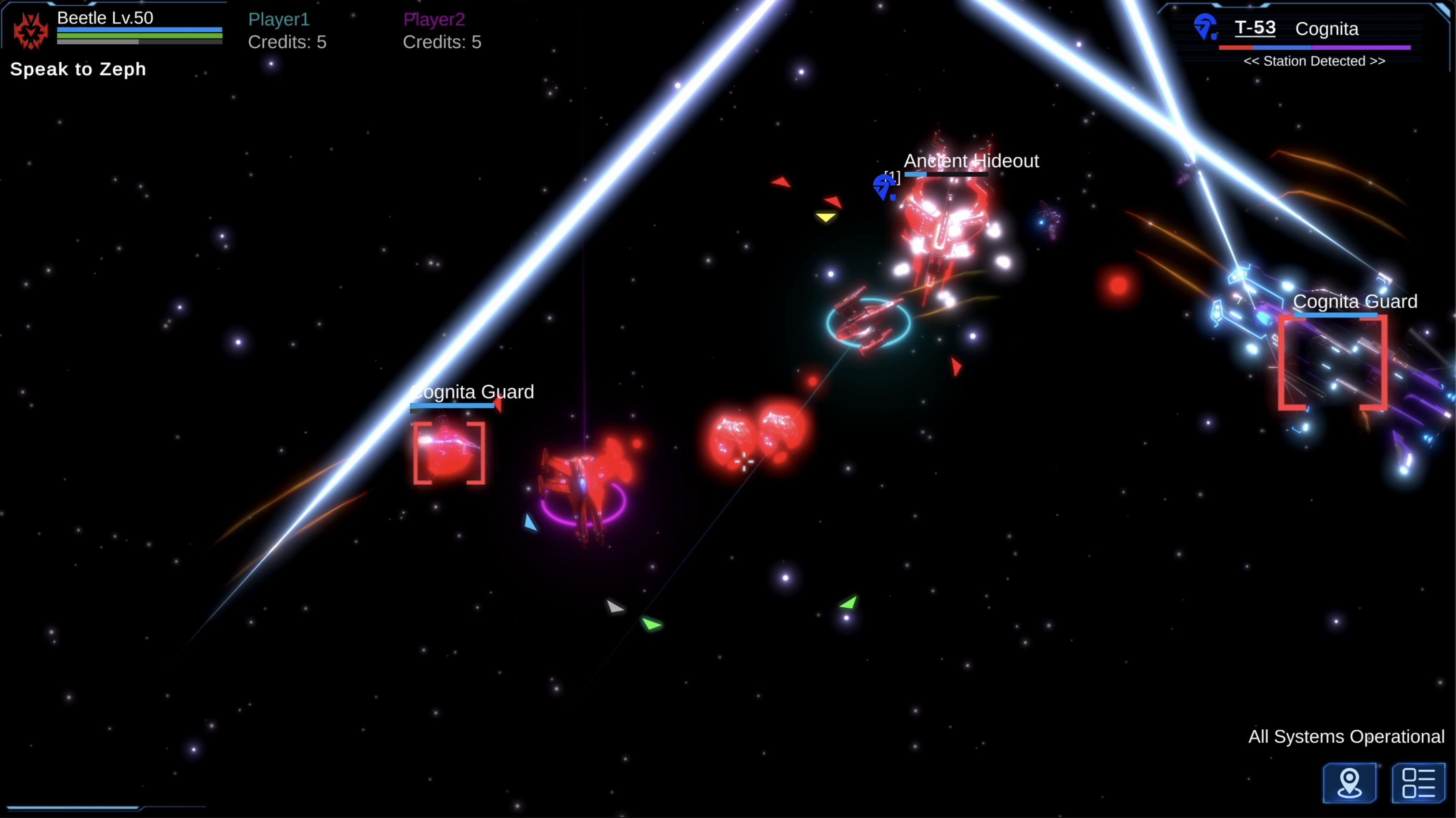Click the blue station locator icon near T-53

1207,26
